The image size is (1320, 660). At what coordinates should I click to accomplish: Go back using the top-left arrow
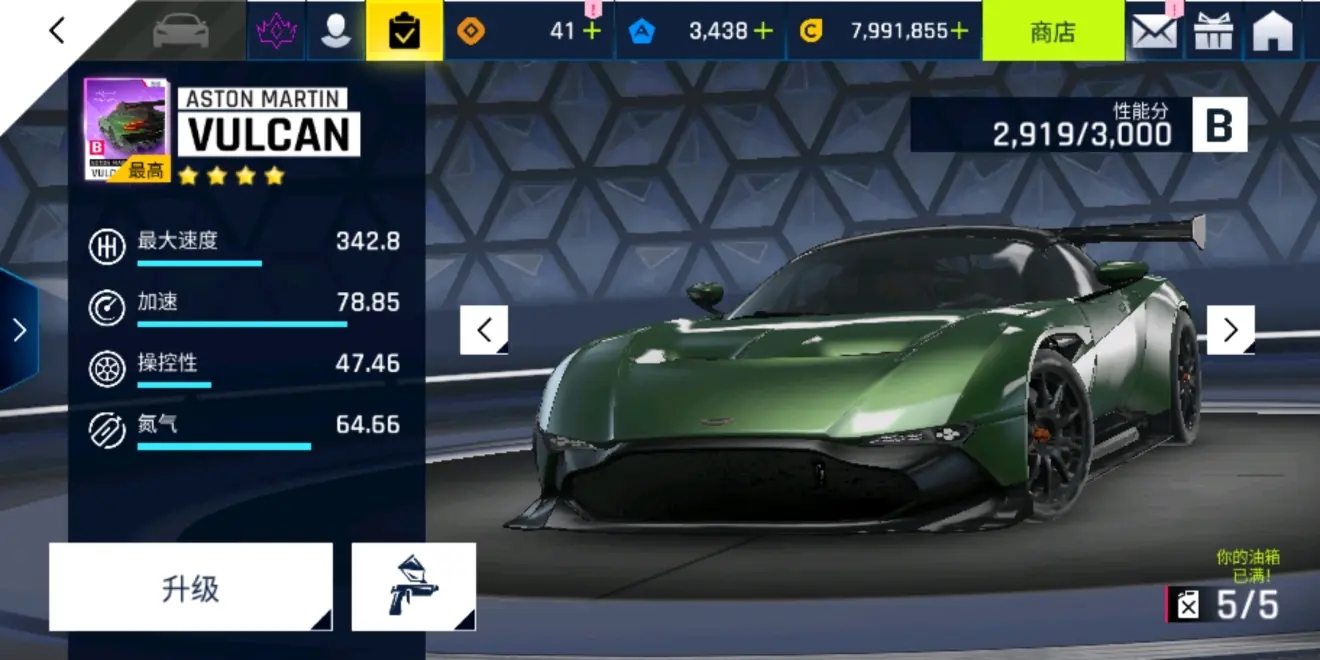point(57,31)
